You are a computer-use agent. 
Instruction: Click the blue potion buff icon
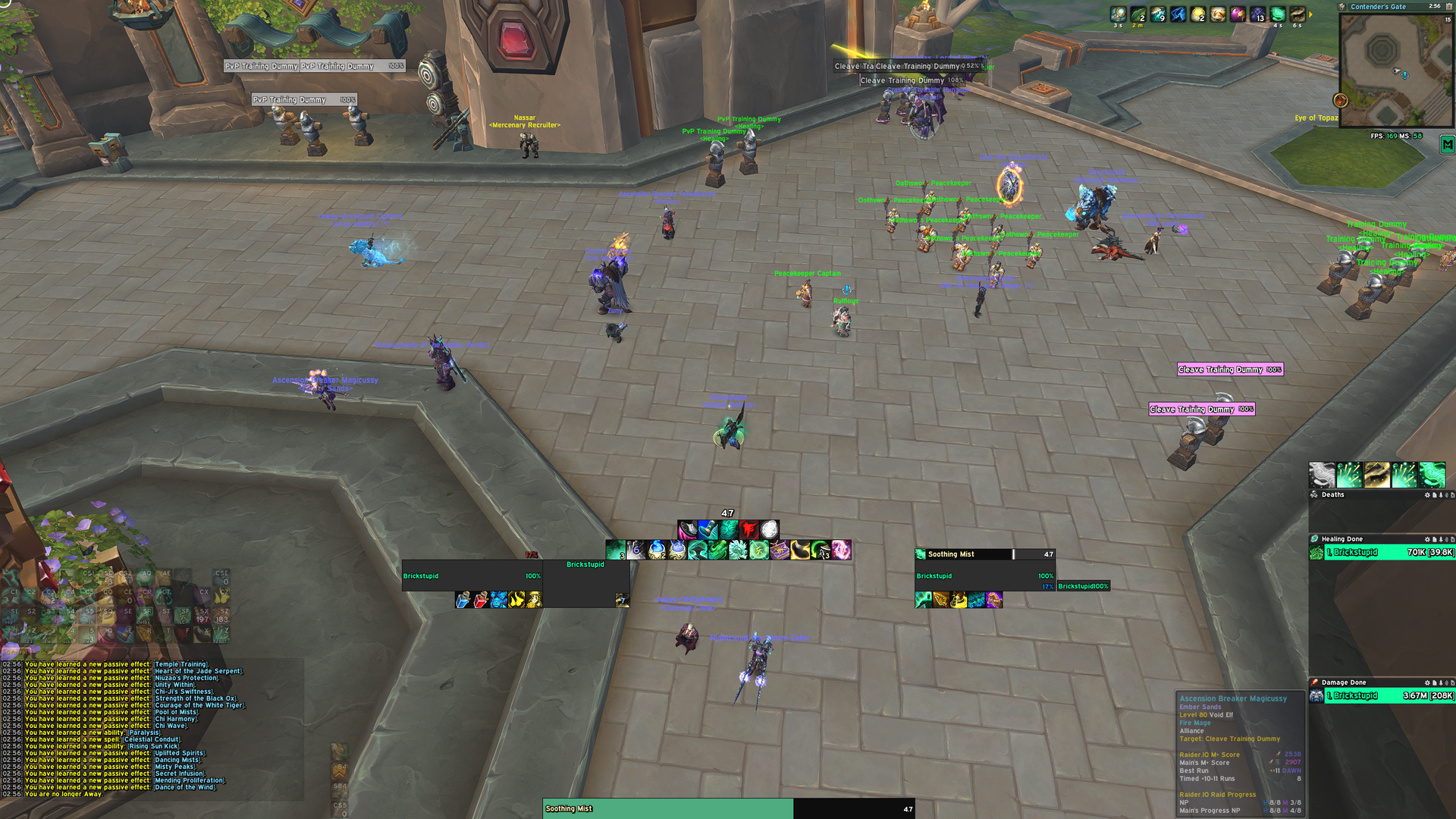coord(463,601)
